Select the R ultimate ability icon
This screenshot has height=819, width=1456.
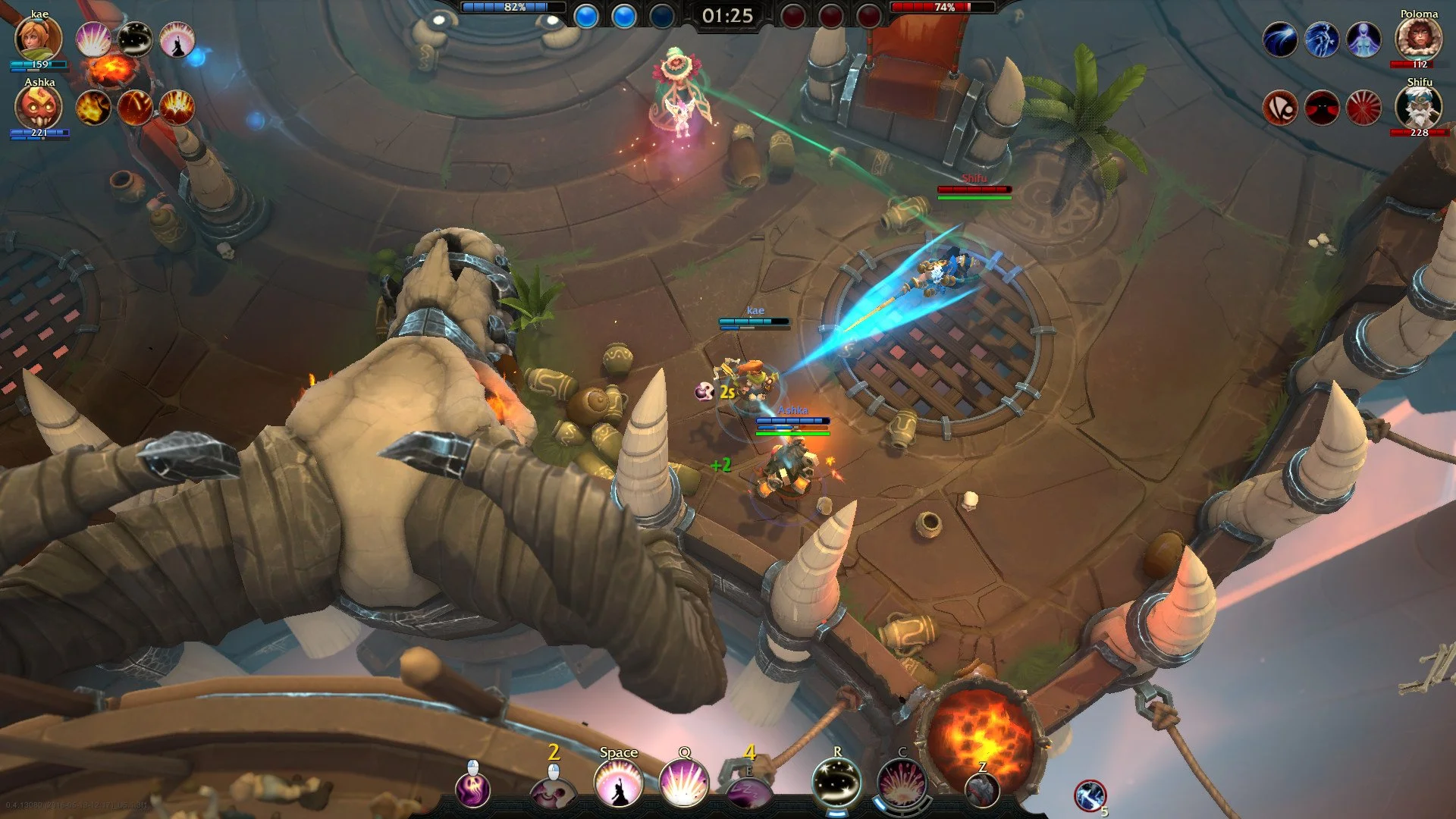point(837,783)
